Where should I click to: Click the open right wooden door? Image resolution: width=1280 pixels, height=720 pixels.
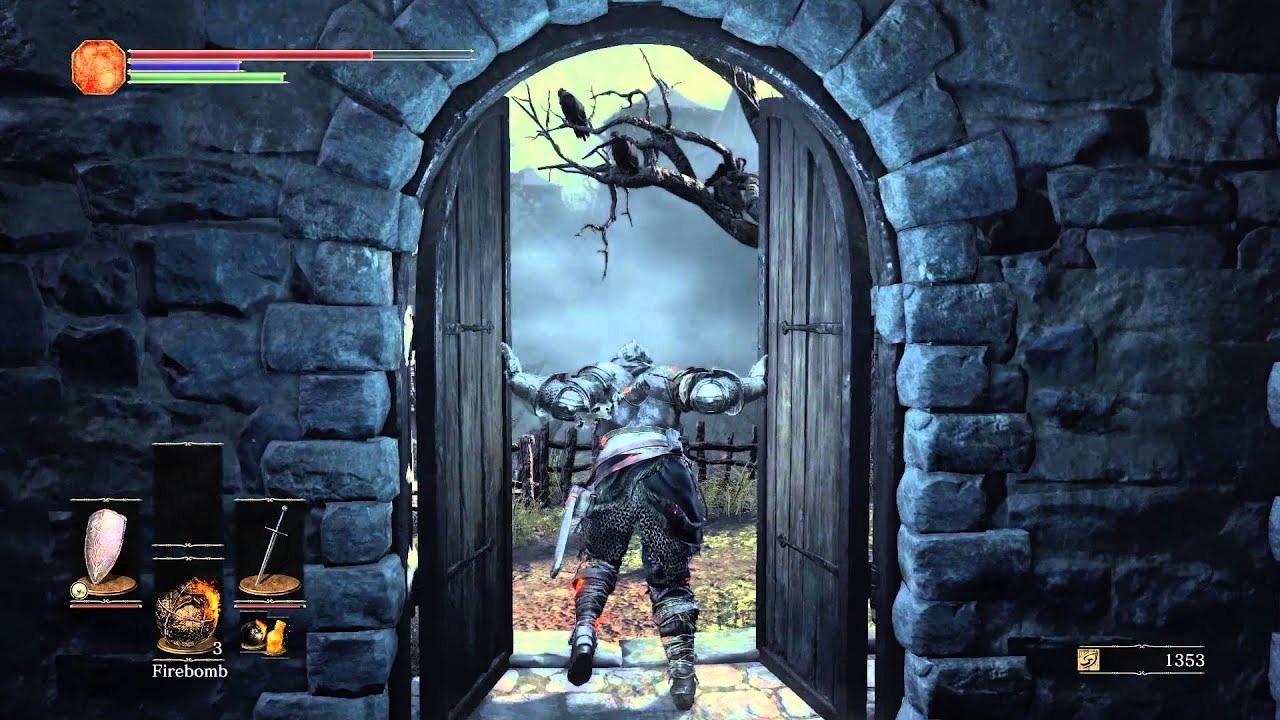(800, 400)
